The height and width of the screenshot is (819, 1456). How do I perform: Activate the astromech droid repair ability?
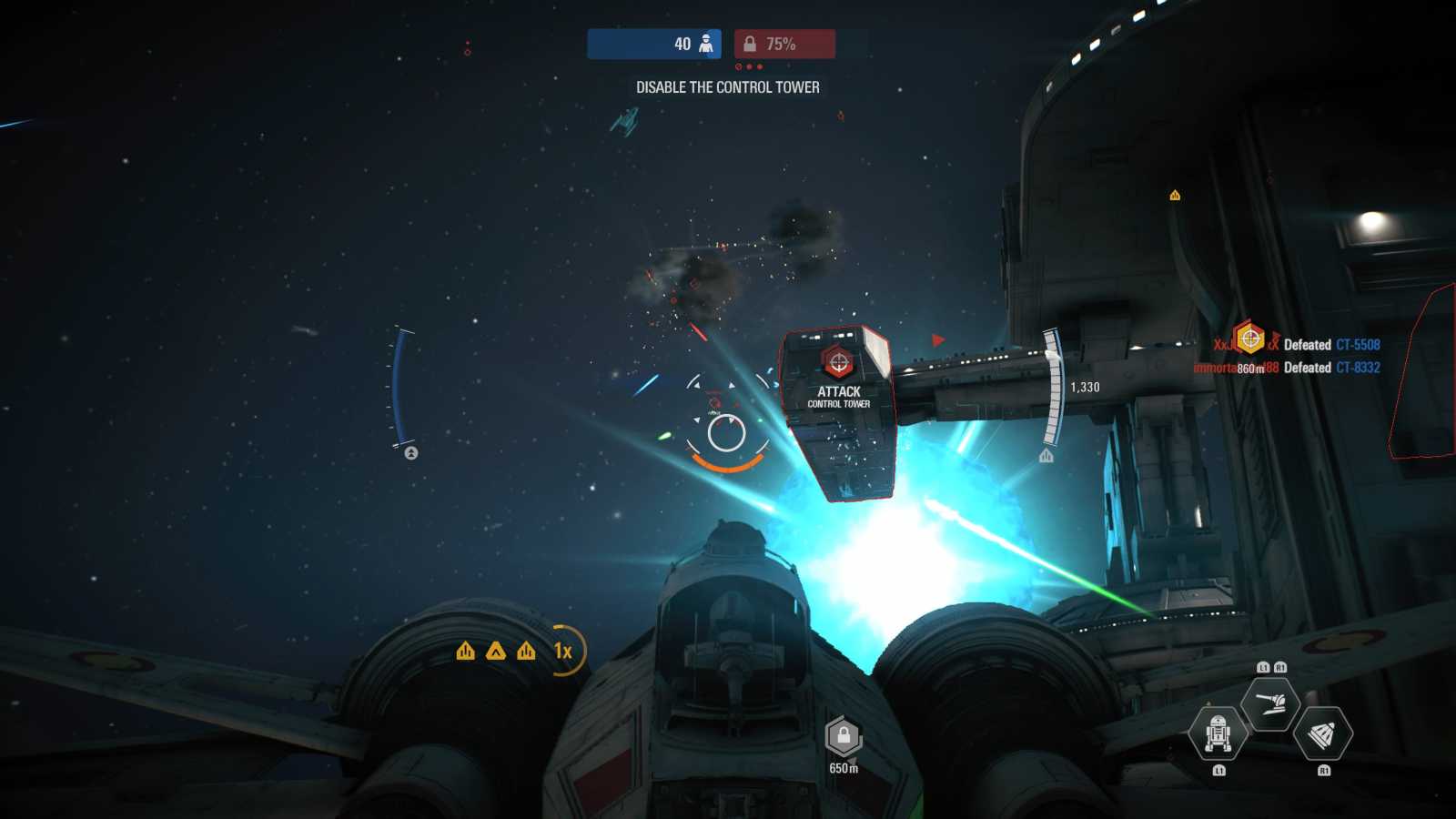1218,733
